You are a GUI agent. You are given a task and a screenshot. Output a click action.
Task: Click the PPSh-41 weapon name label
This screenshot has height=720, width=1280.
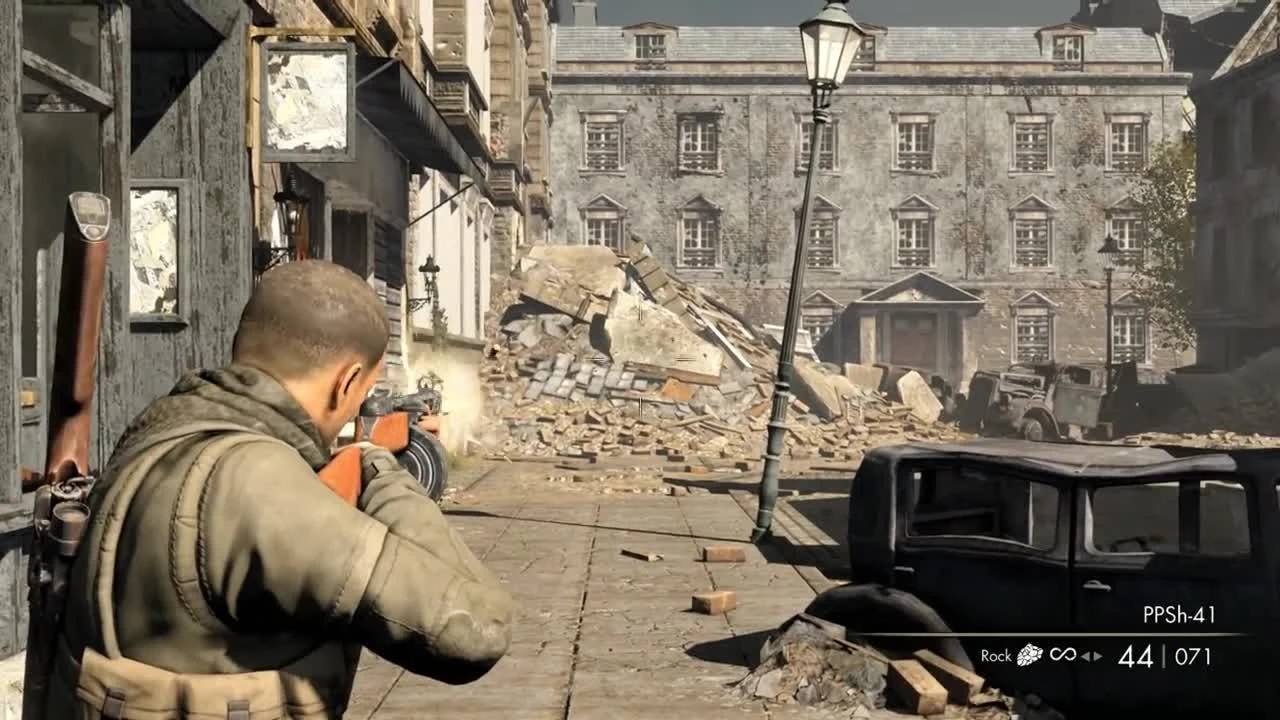click(1178, 612)
